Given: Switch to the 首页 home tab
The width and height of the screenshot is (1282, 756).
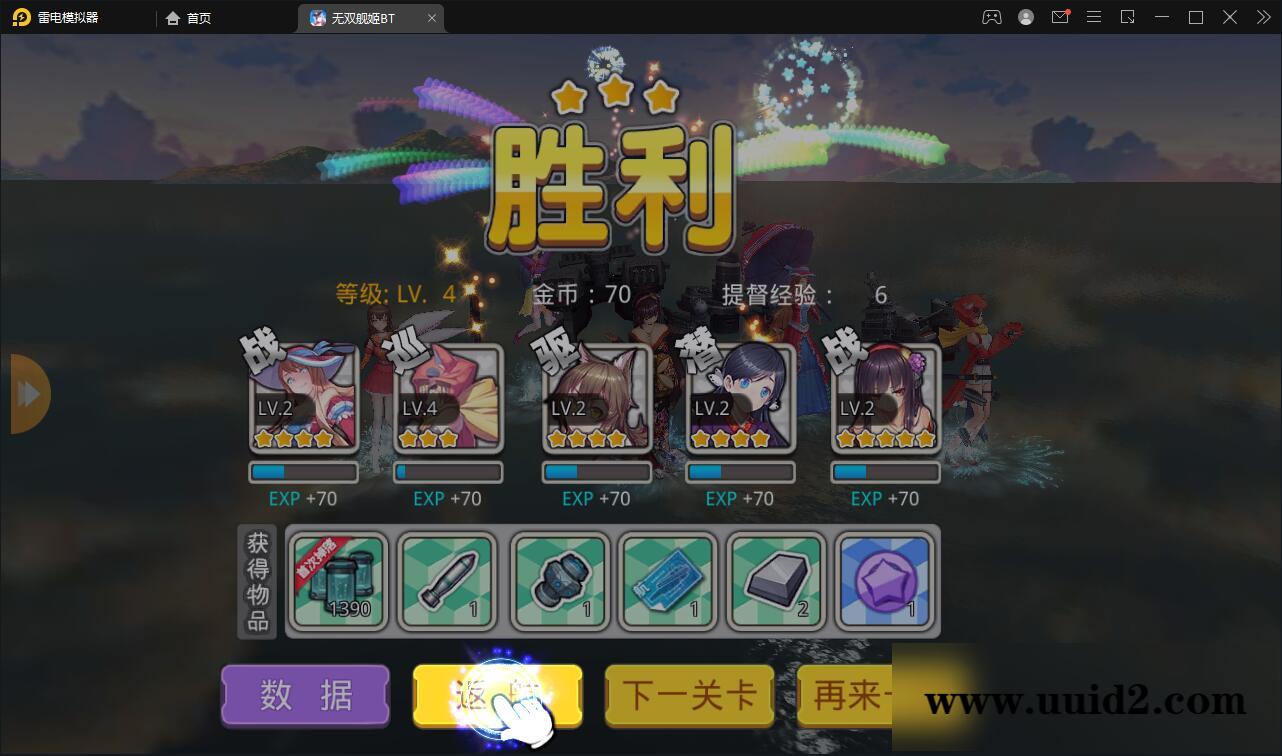Looking at the screenshot, I should 188,17.
